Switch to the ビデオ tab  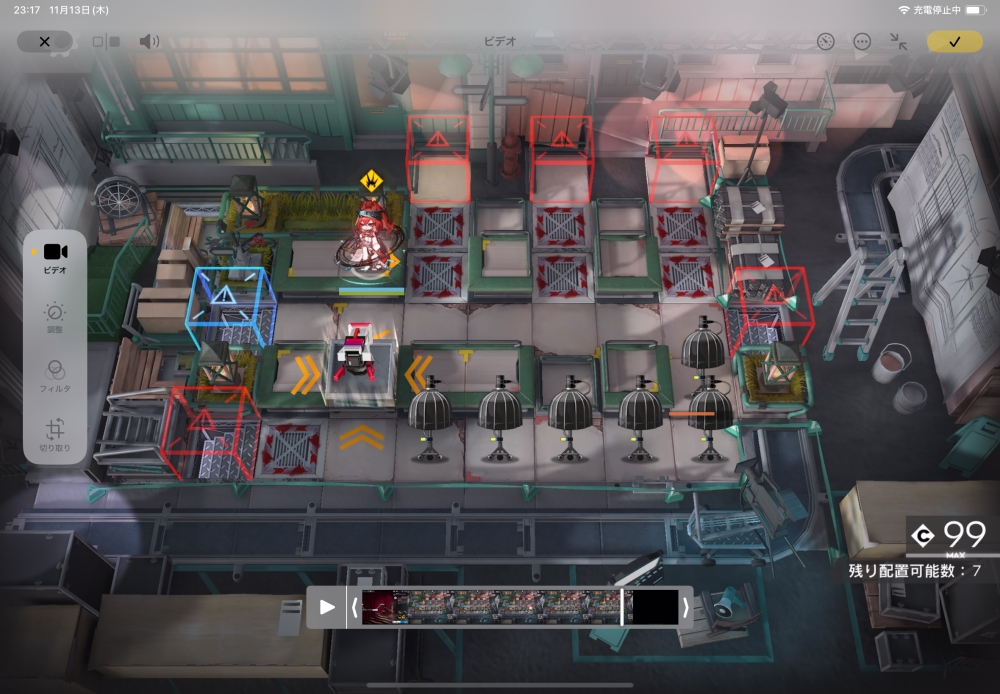click(x=55, y=257)
